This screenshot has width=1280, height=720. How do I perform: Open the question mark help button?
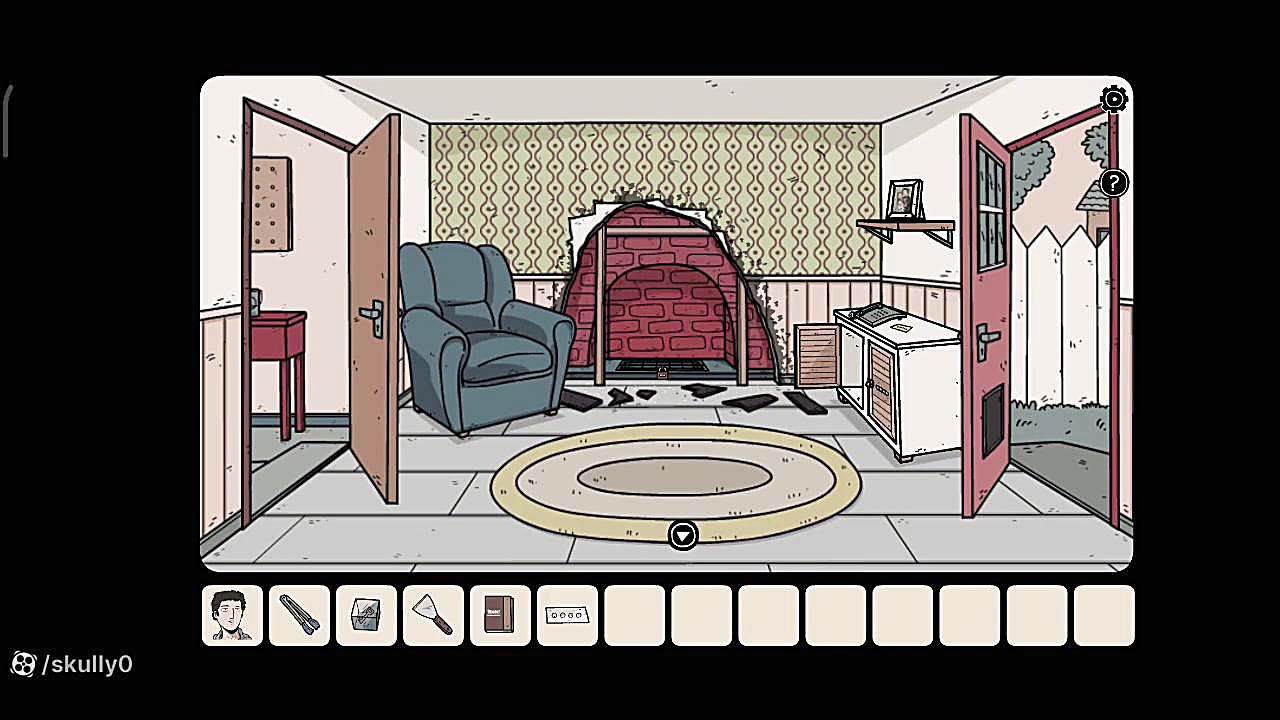(x=1114, y=183)
